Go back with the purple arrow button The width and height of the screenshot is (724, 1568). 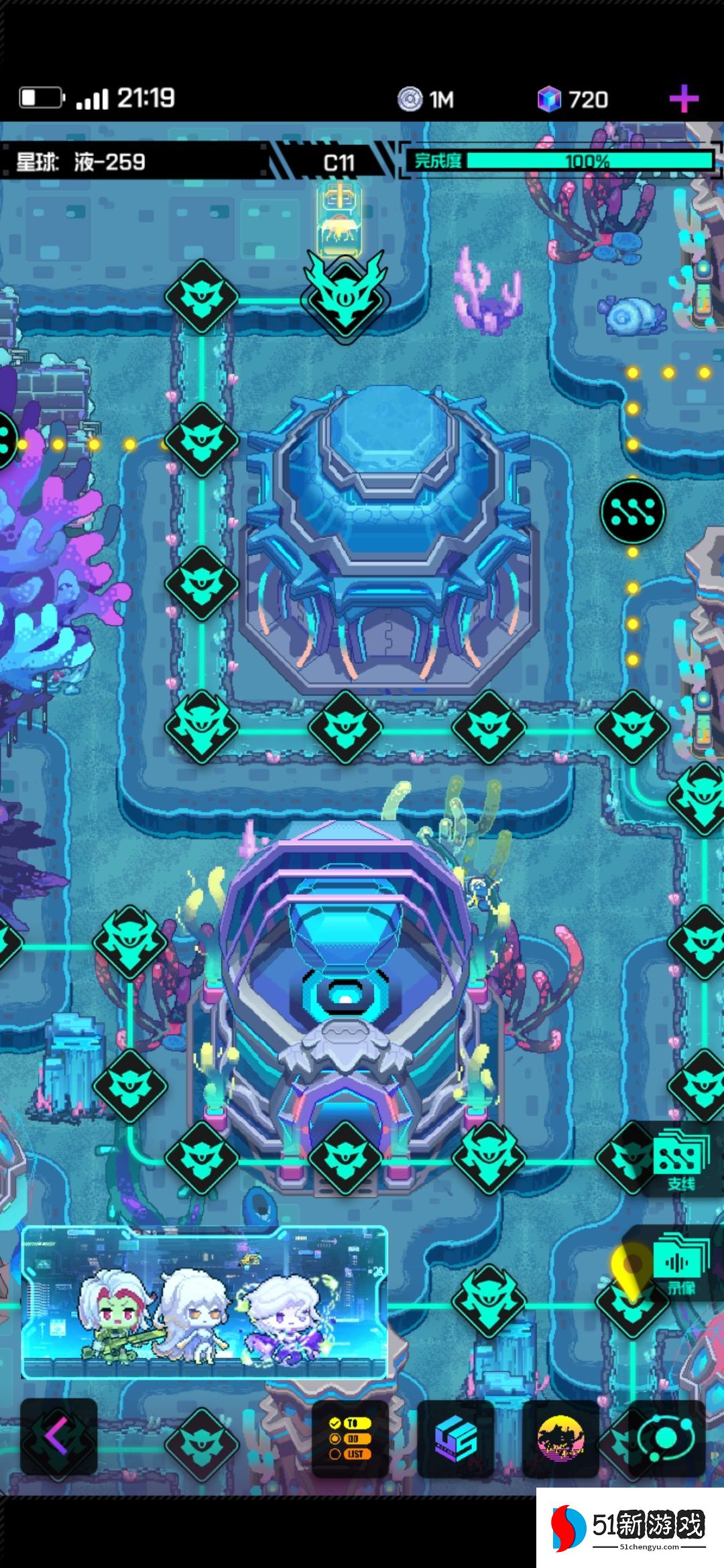[x=58, y=1437]
